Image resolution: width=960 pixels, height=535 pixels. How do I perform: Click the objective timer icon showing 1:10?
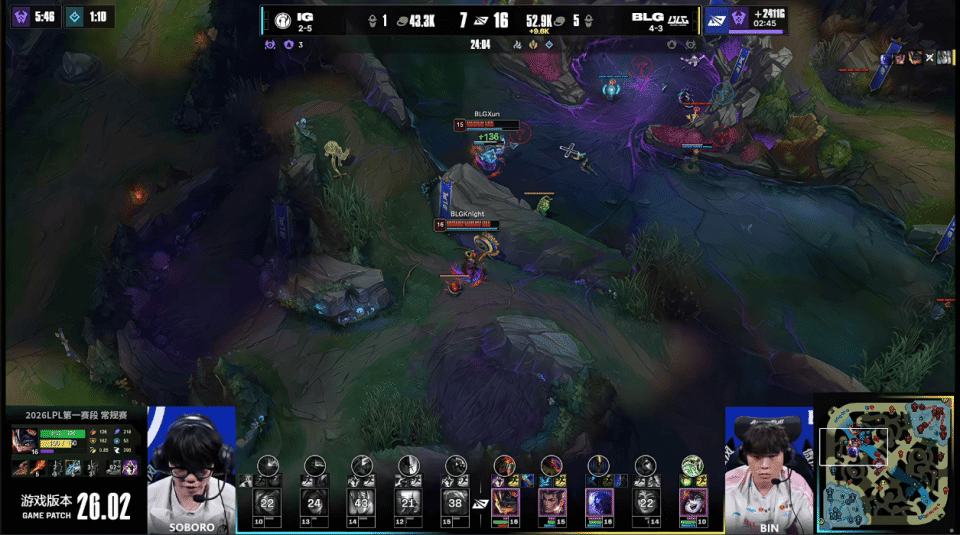click(x=75, y=16)
